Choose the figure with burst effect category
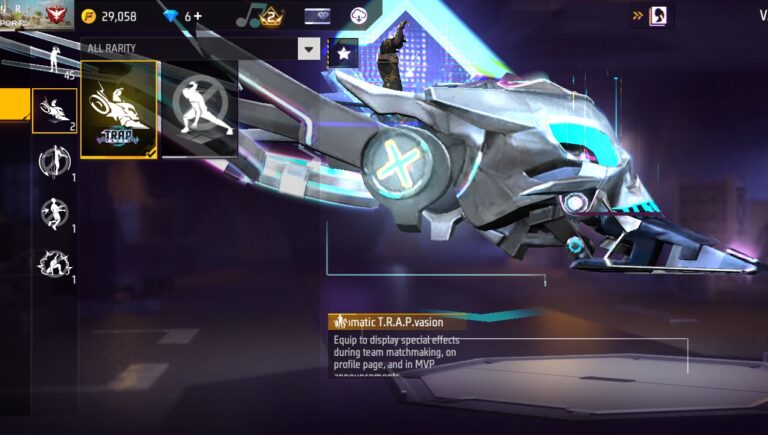Viewport: 768px width, 435px height. [x=54, y=265]
